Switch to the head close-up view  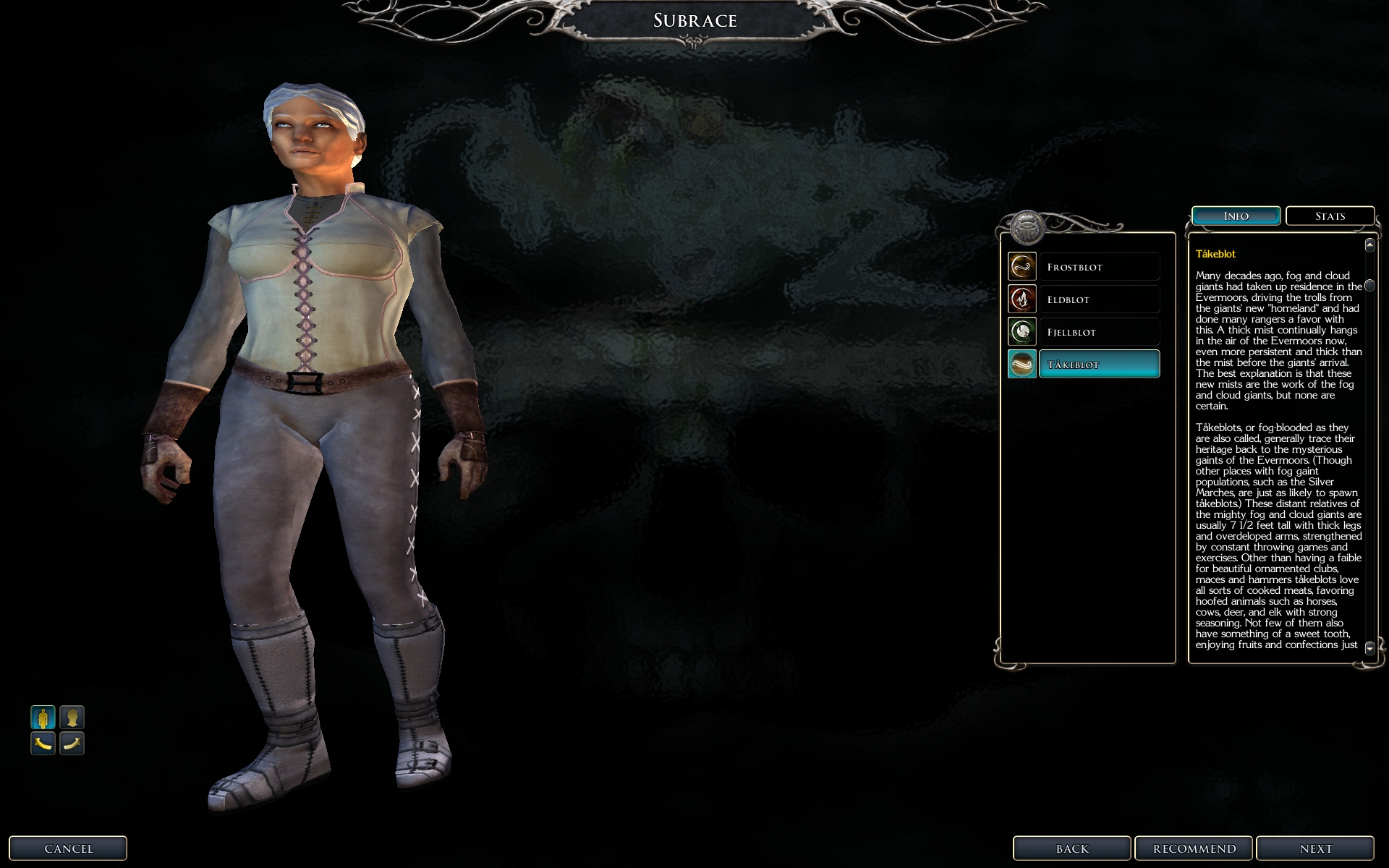pyautogui.click(x=72, y=718)
